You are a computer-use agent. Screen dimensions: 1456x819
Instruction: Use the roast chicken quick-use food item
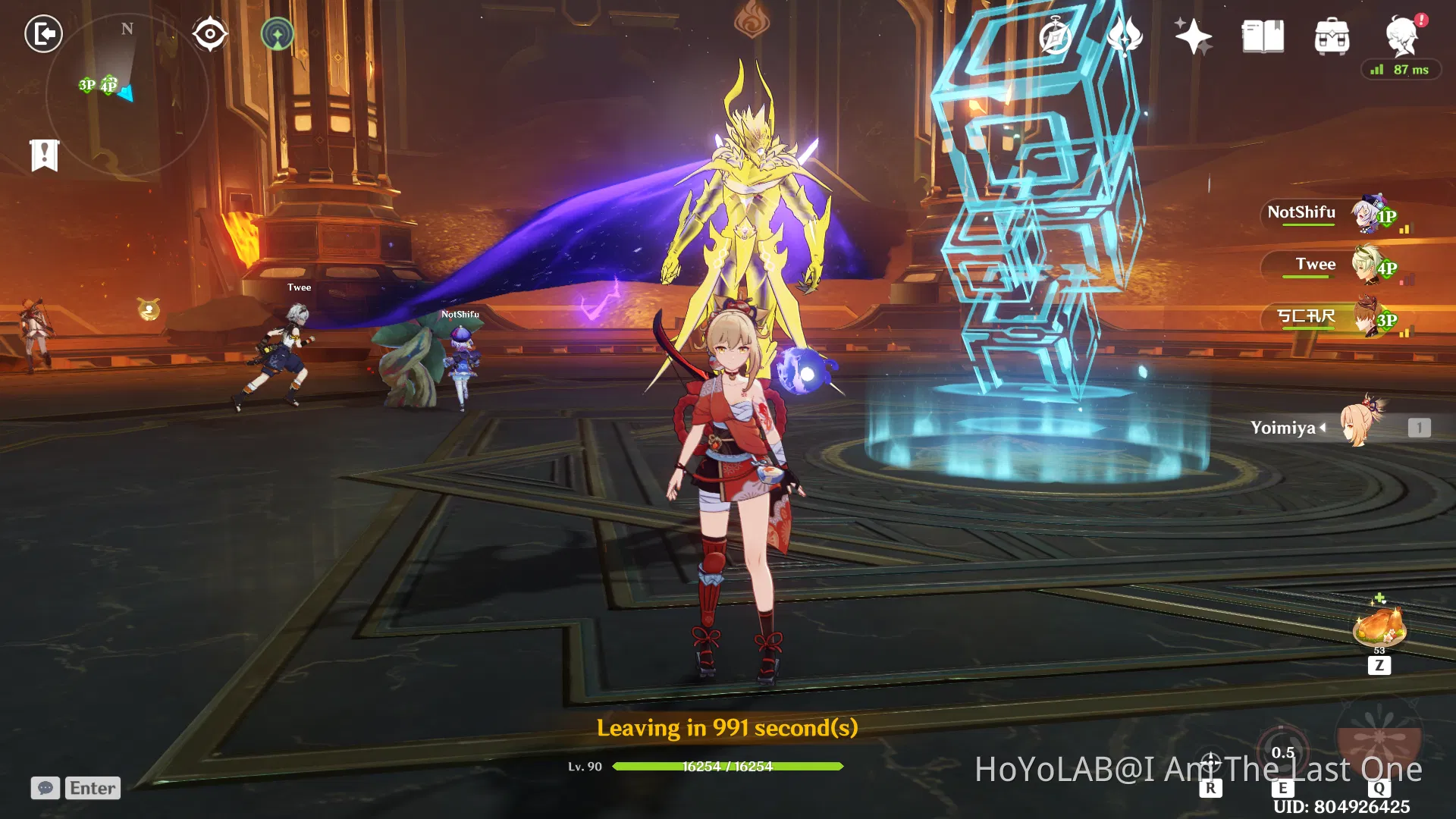click(x=1379, y=627)
